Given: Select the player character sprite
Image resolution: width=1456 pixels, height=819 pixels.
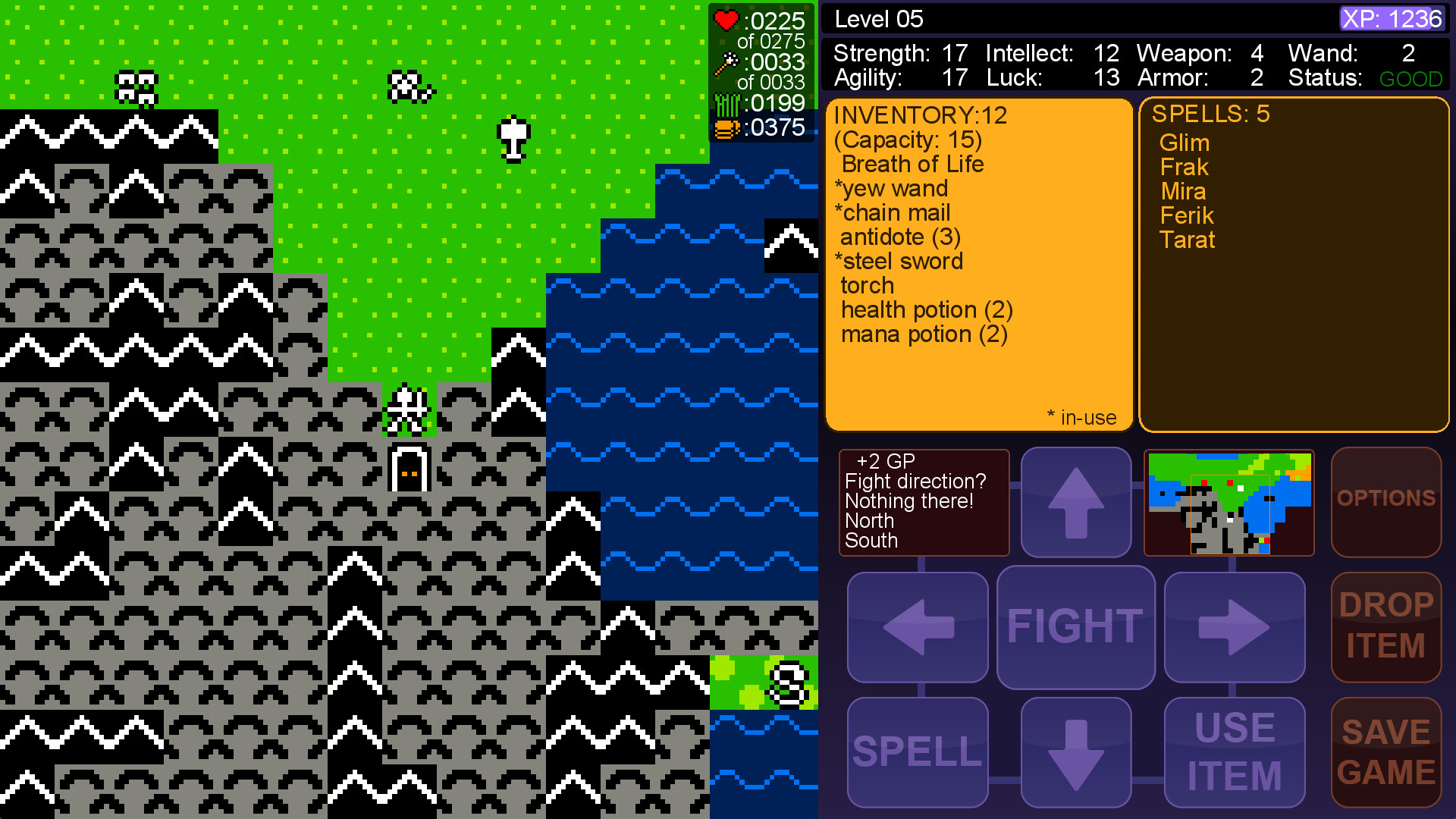Looking at the screenshot, I should click(409, 409).
